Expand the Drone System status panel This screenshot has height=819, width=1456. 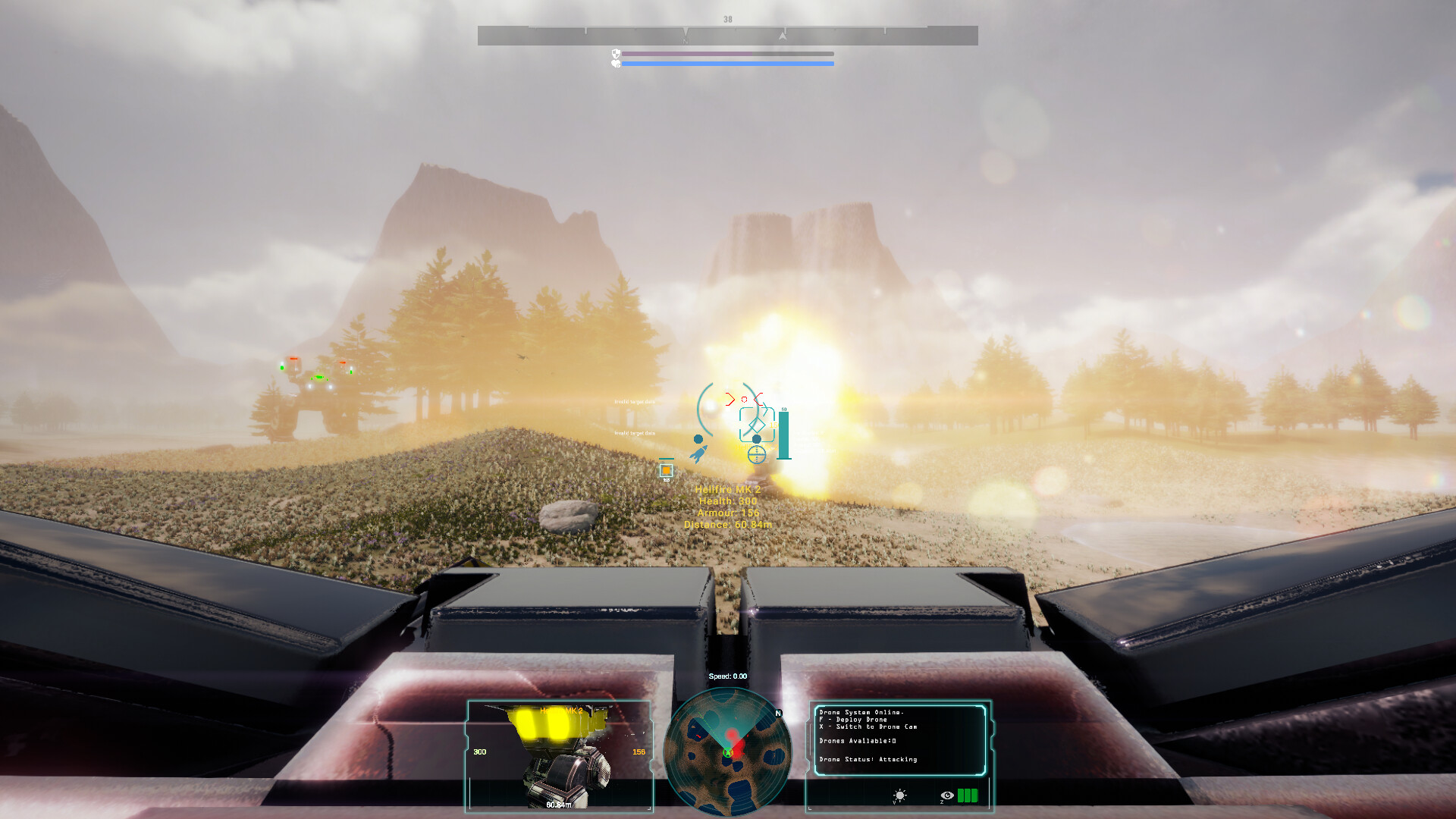899,739
